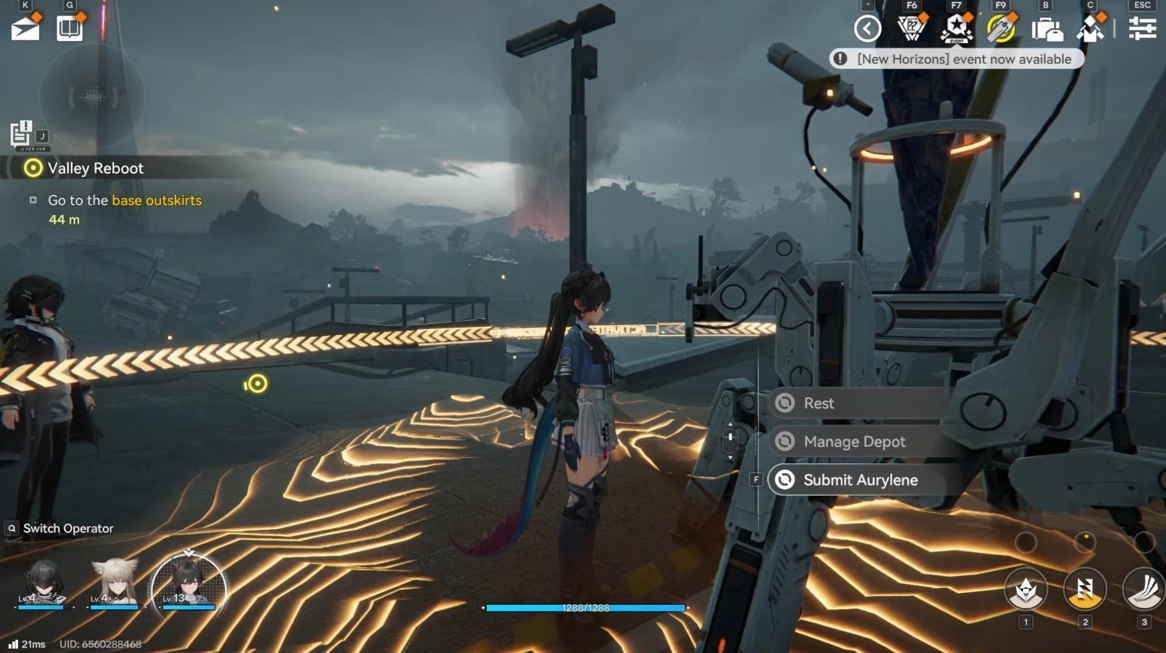Switch to the black-haired Lv.4 operator
The width and height of the screenshot is (1166, 653).
(44, 584)
